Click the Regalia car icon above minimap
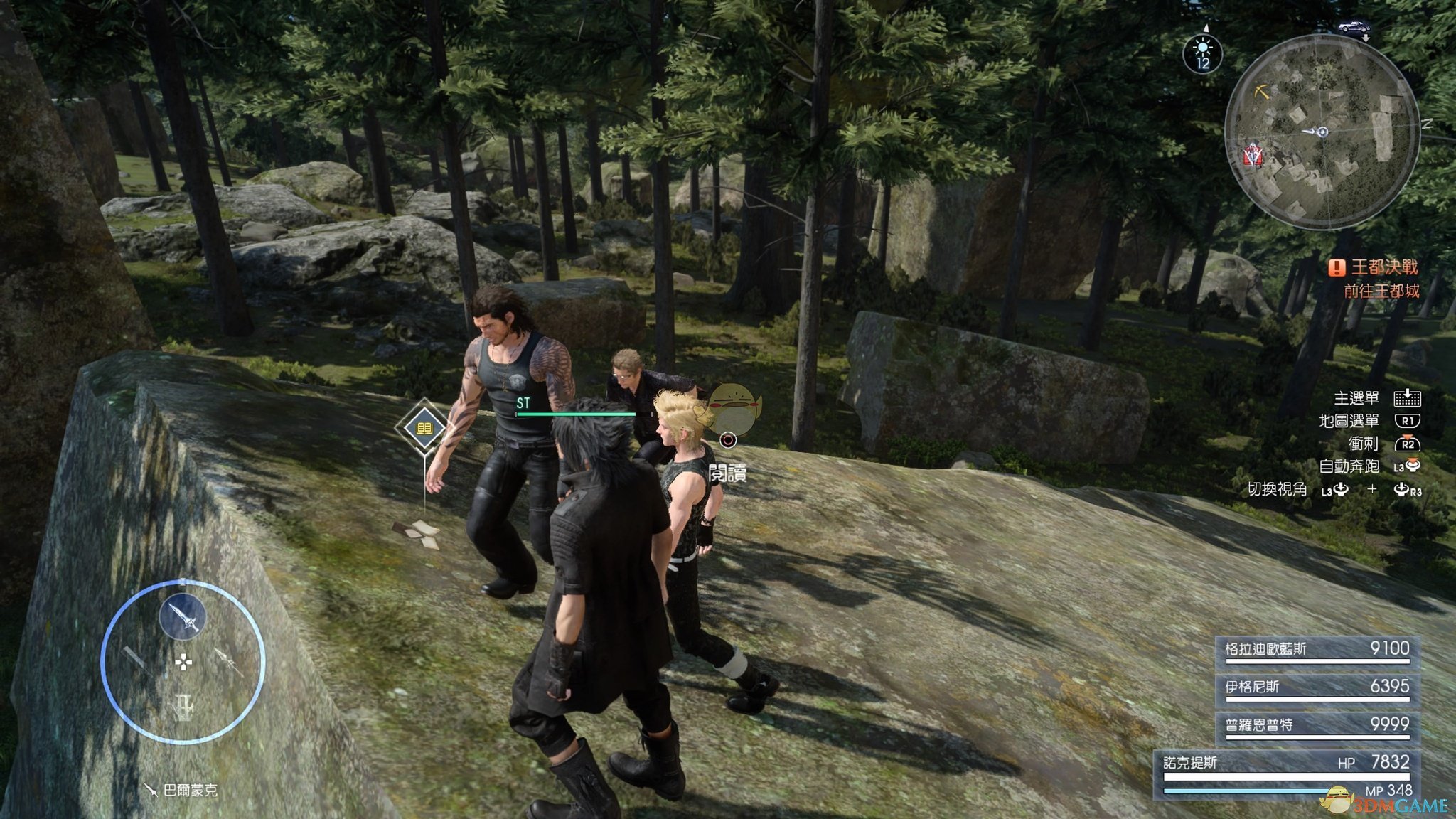 1354,28
